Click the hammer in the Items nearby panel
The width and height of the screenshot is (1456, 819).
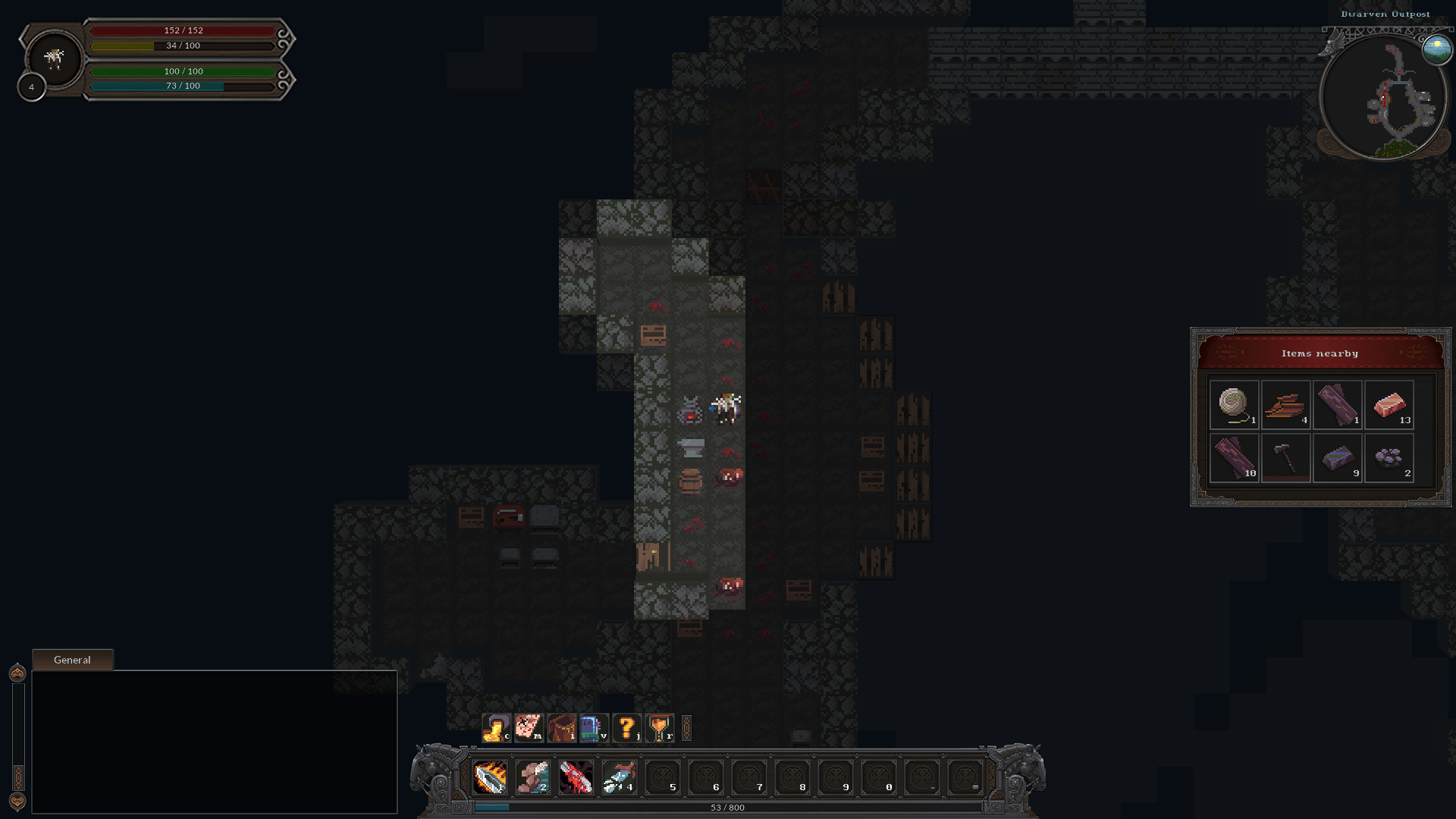[1286, 457]
